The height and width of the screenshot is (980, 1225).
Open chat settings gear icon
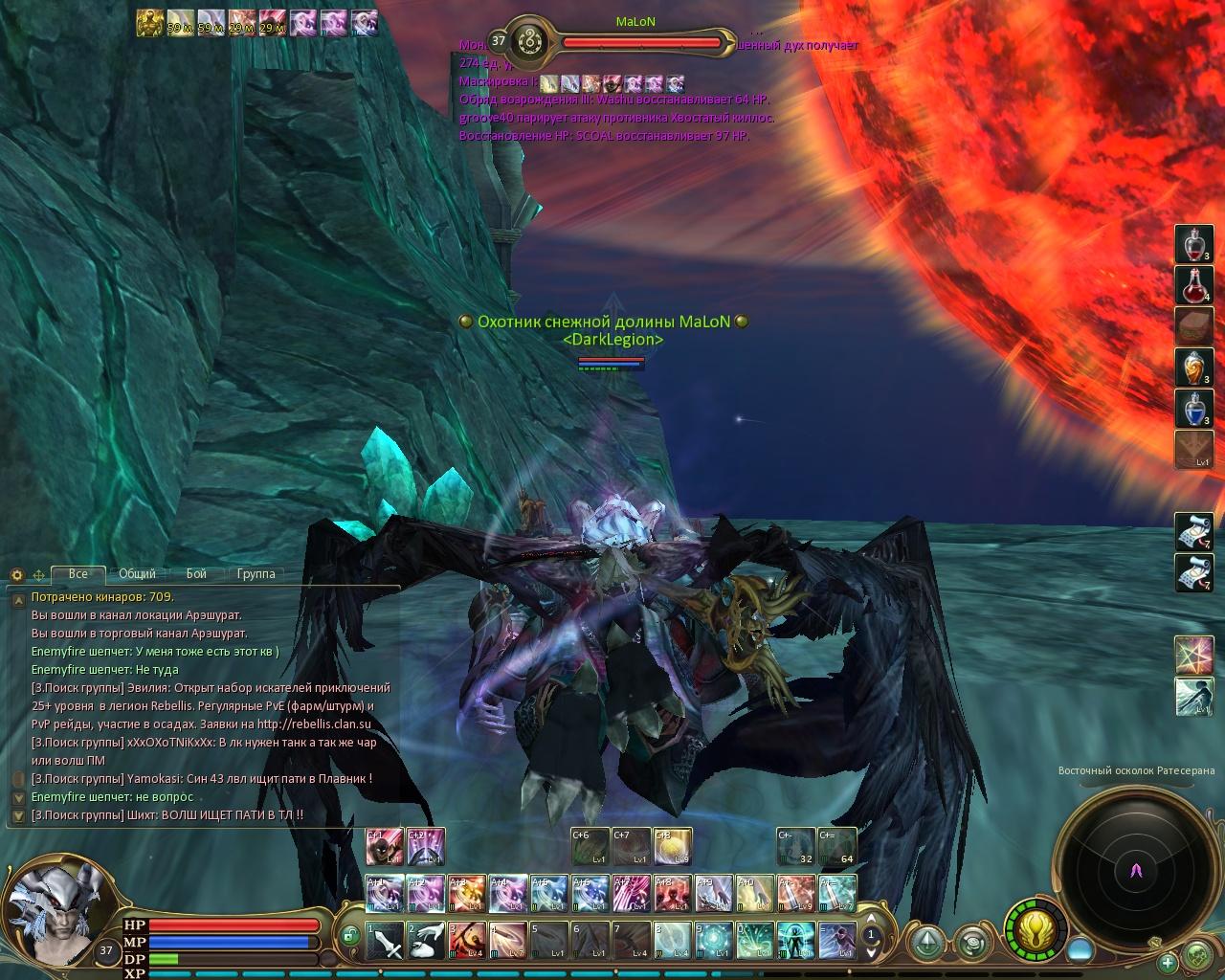pos(16,575)
